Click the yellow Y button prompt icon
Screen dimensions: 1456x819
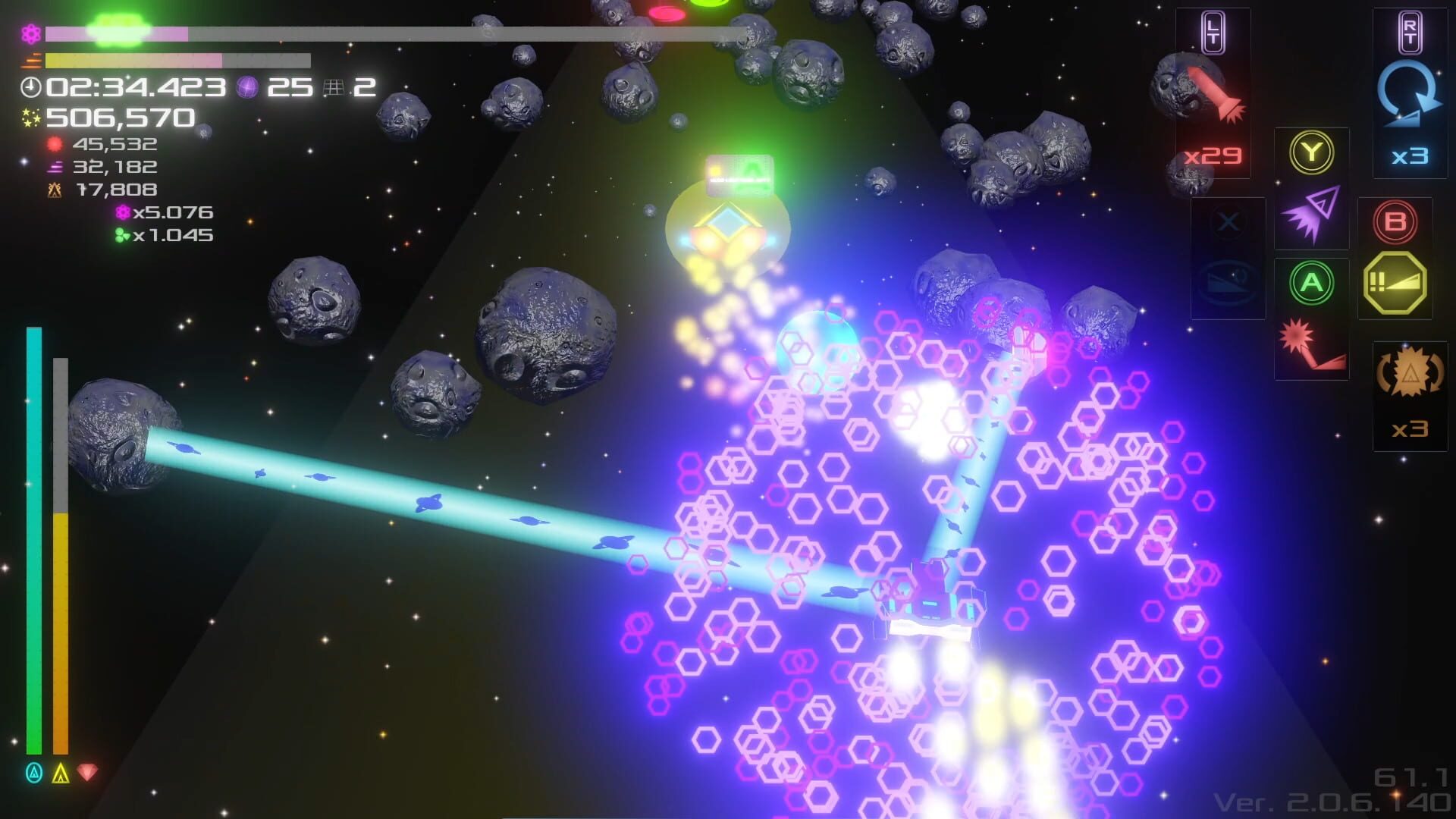pyautogui.click(x=1311, y=150)
